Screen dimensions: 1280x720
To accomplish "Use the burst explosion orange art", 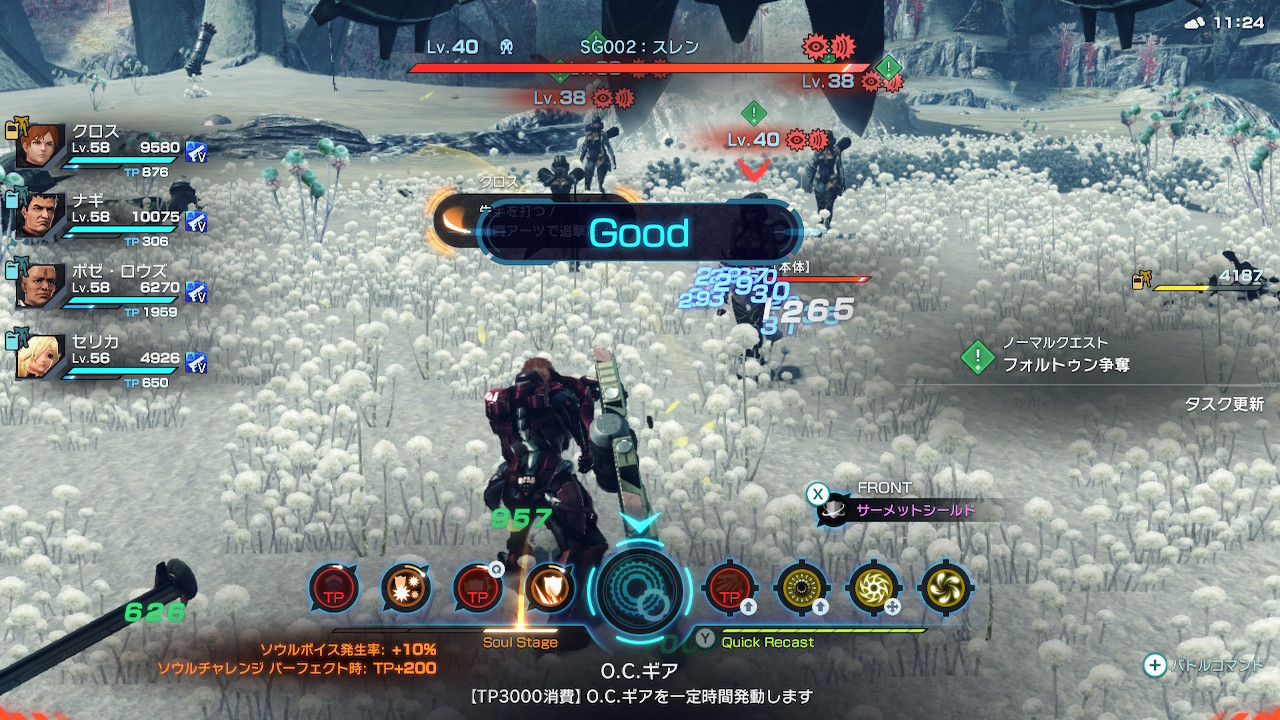I will click(405, 588).
